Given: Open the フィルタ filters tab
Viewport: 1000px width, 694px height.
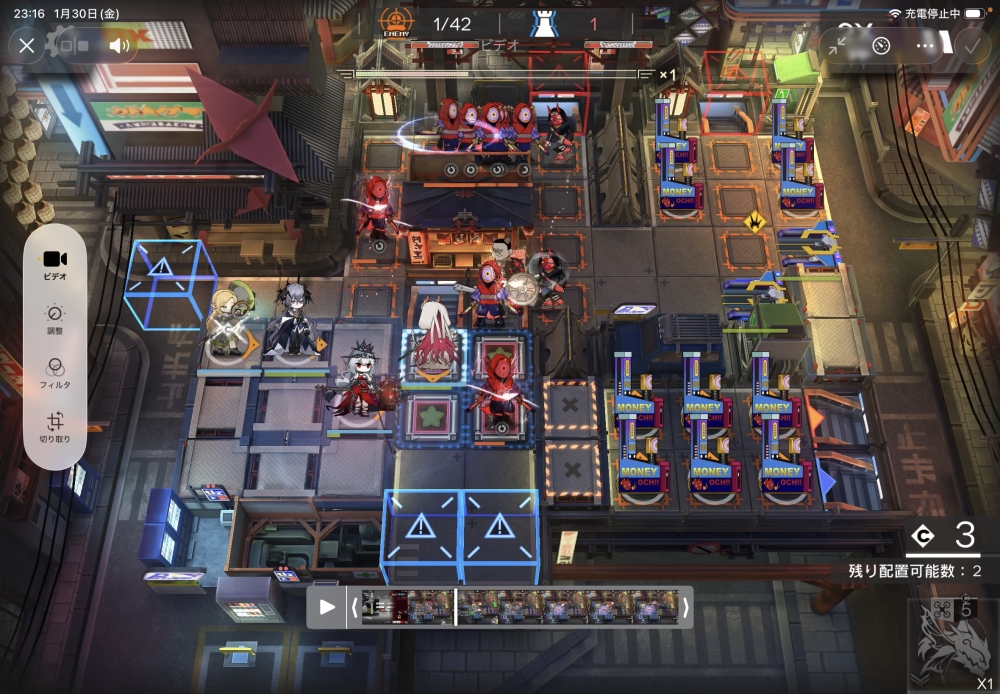Looking at the screenshot, I should tap(55, 372).
